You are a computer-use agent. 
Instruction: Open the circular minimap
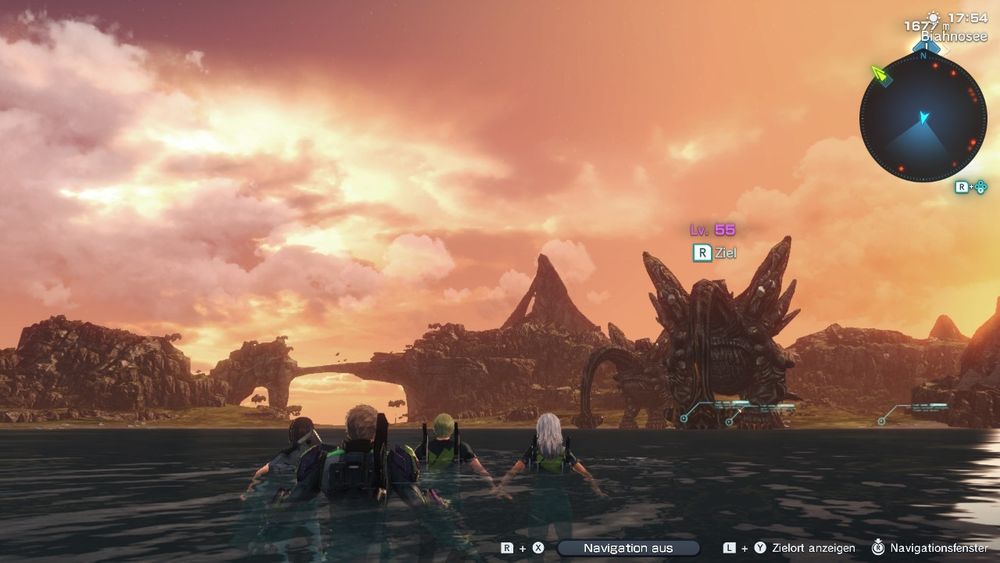coord(922,117)
